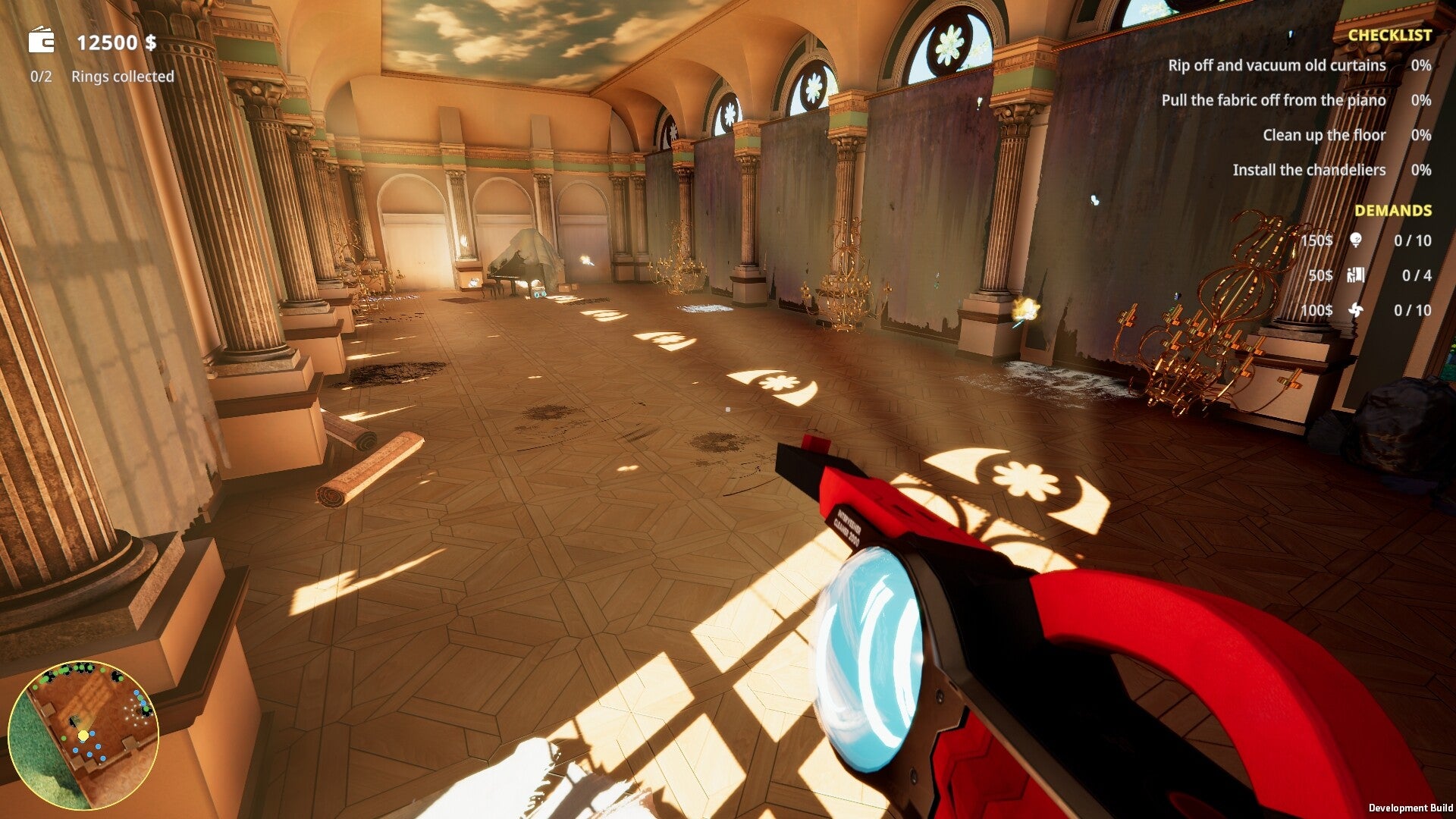This screenshot has height=819, width=1456.
Task: Click the 'Rings collected' tracker
Action: pyautogui.click(x=121, y=77)
